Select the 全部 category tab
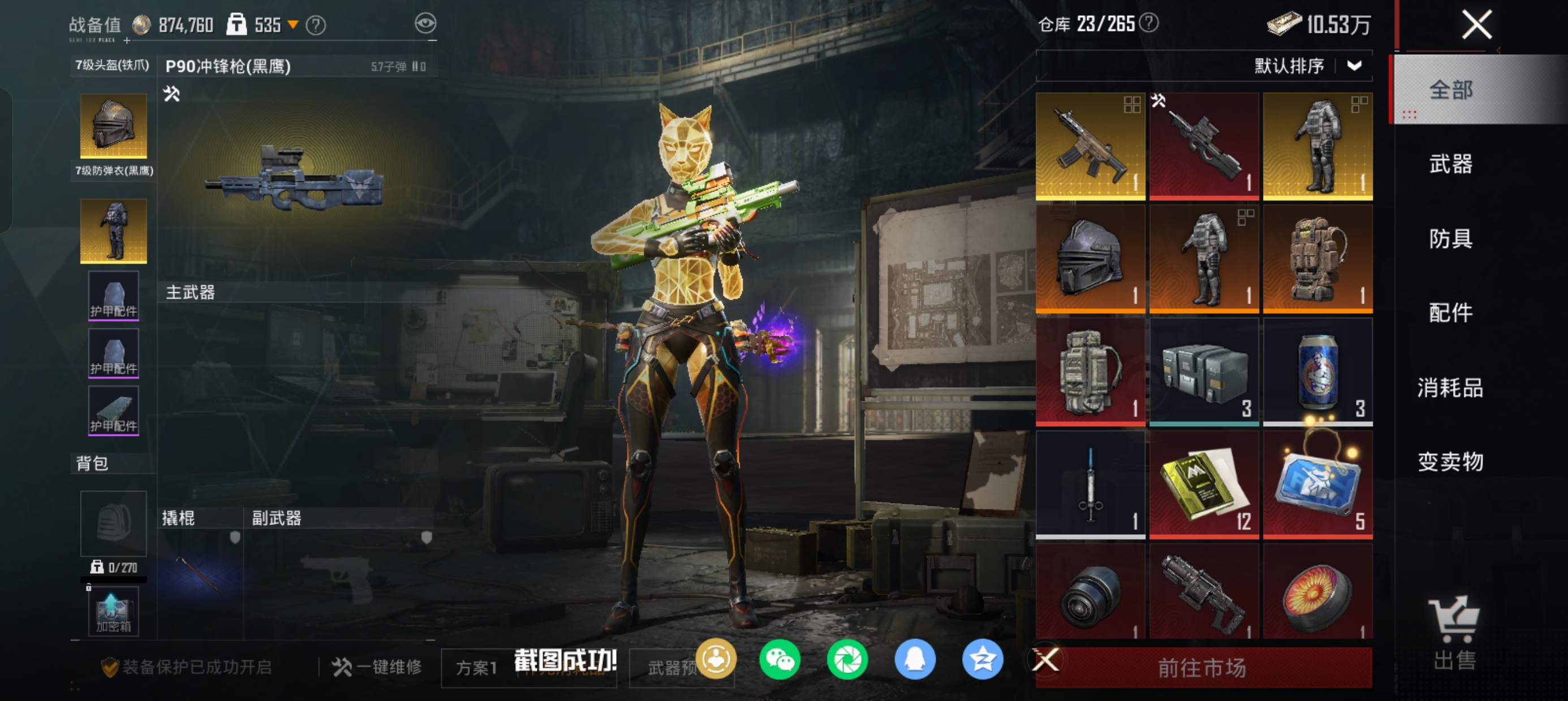This screenshot has width=1568, height=701. pyautogui.click(x=1450, y=90)
